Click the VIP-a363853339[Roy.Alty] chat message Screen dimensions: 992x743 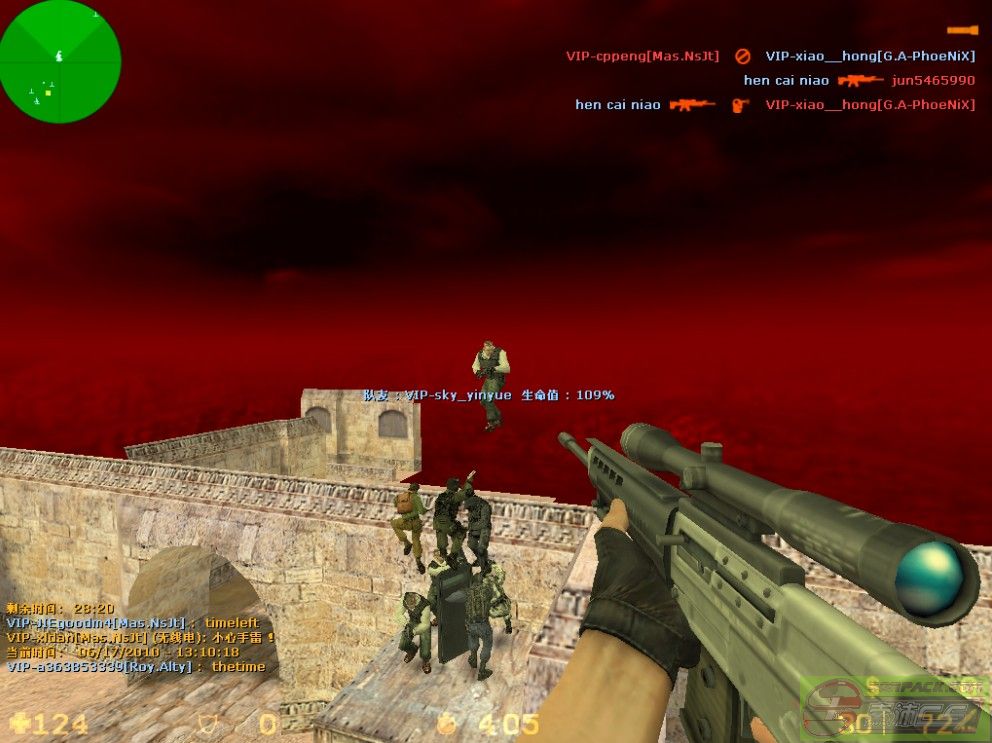[136, 666]
